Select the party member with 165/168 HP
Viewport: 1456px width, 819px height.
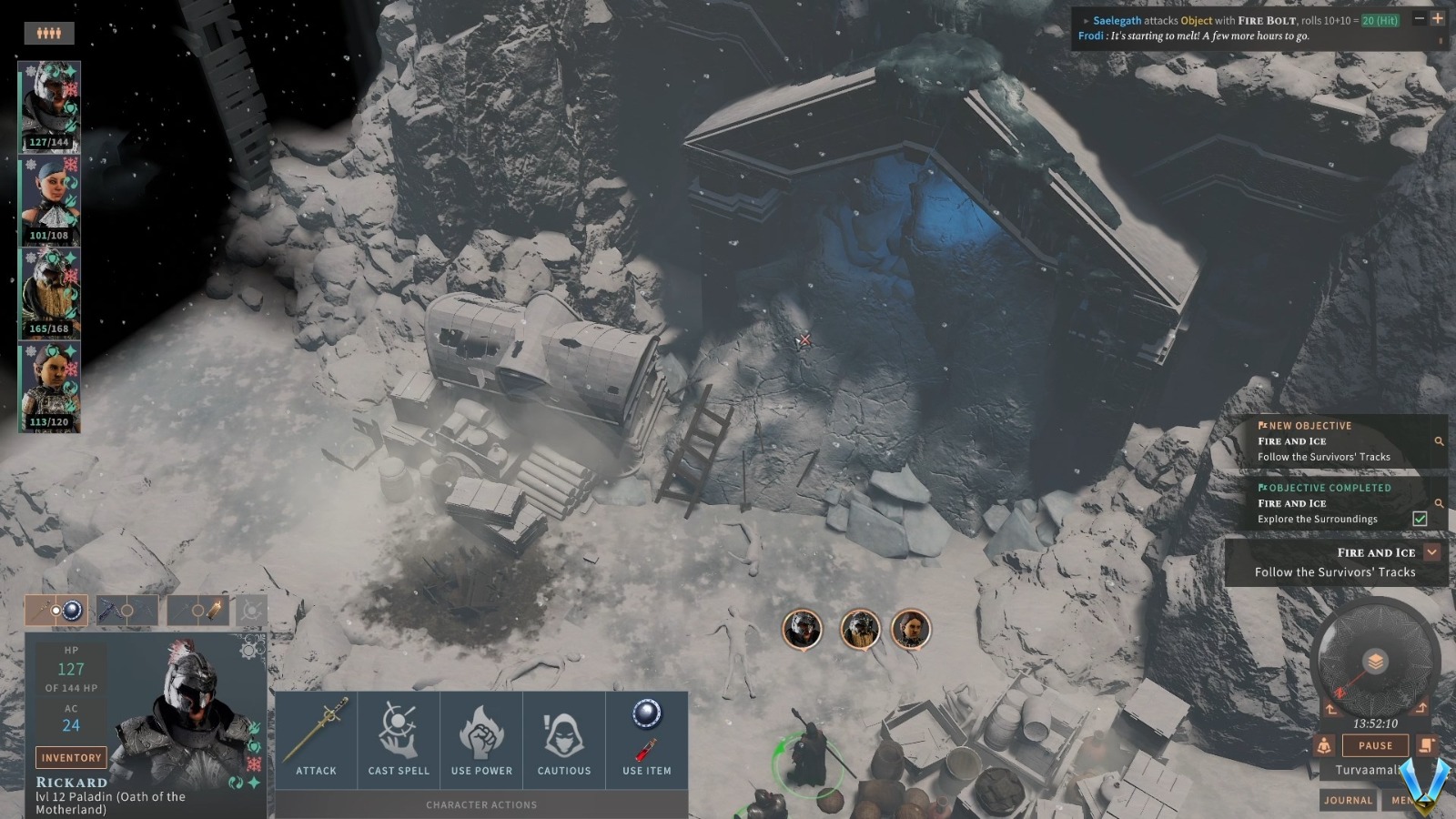click(x=51, y=293)
